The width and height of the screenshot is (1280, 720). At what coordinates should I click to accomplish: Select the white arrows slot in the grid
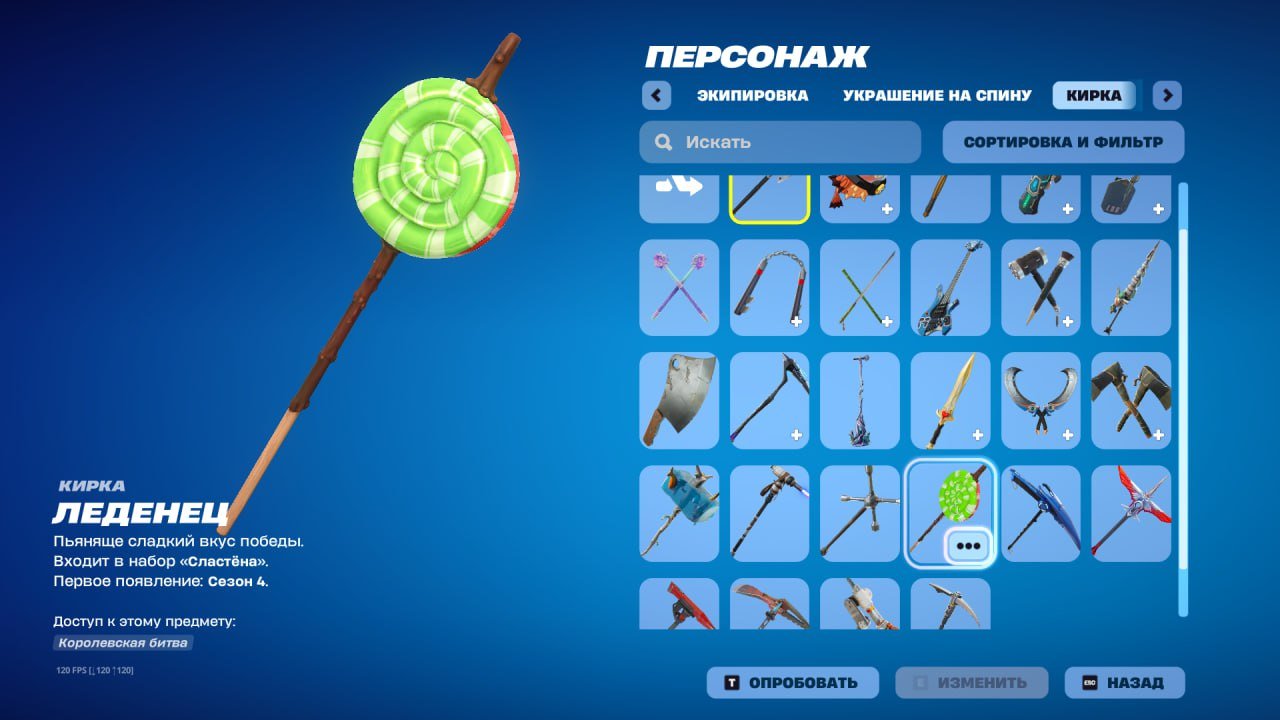pyautogui.click(x=678, y=195)
